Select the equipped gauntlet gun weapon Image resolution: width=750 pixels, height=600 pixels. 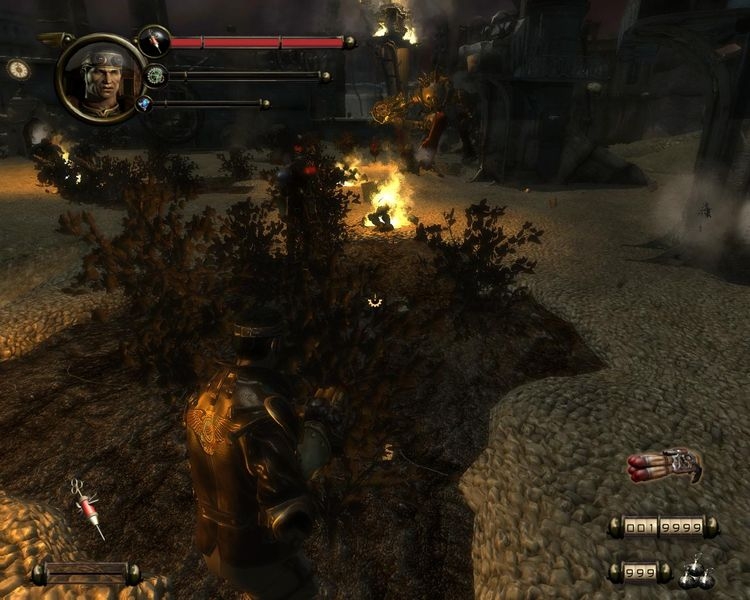click(664, 466)
